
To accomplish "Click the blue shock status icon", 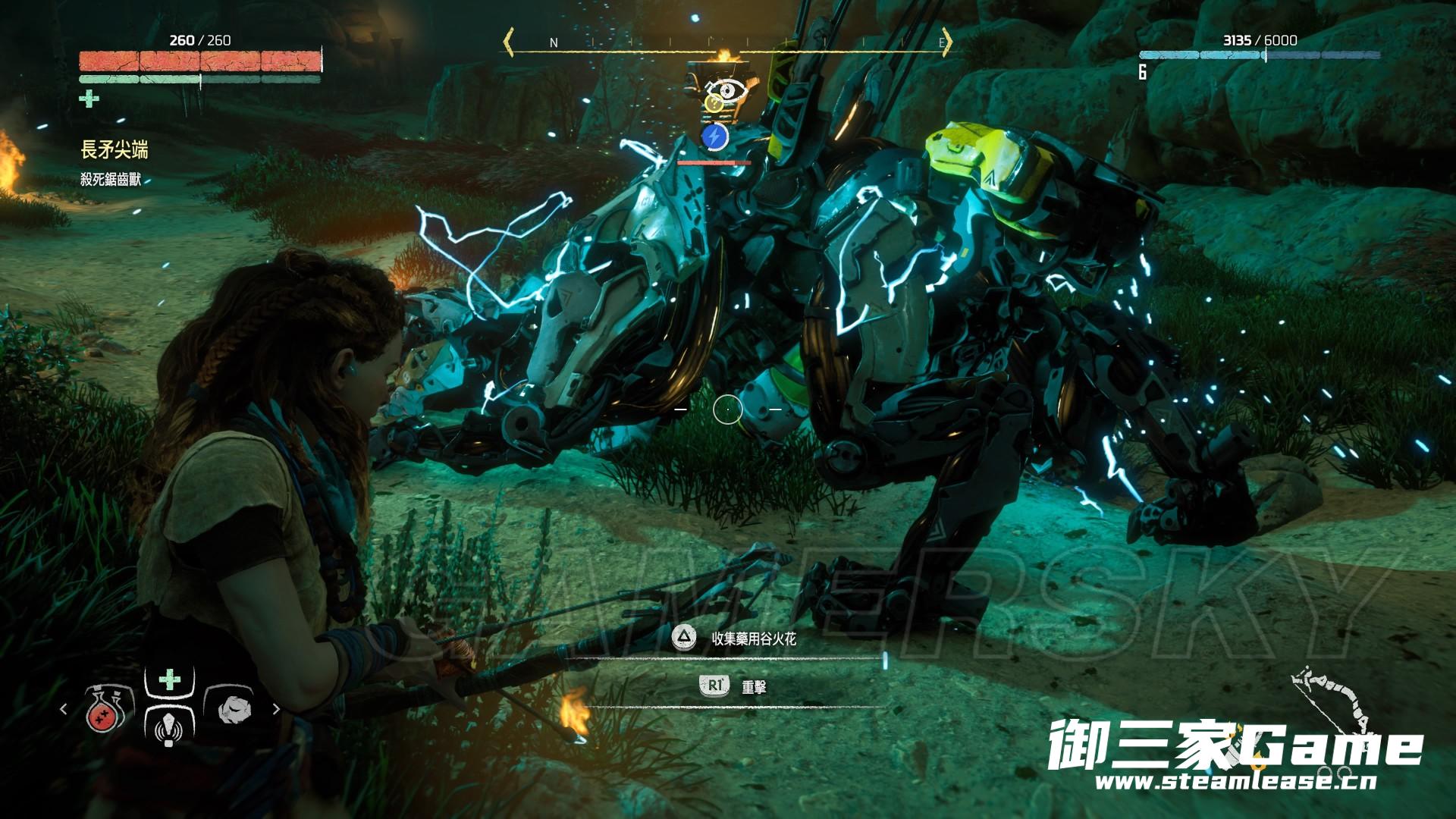I will [x=714, y=137].
